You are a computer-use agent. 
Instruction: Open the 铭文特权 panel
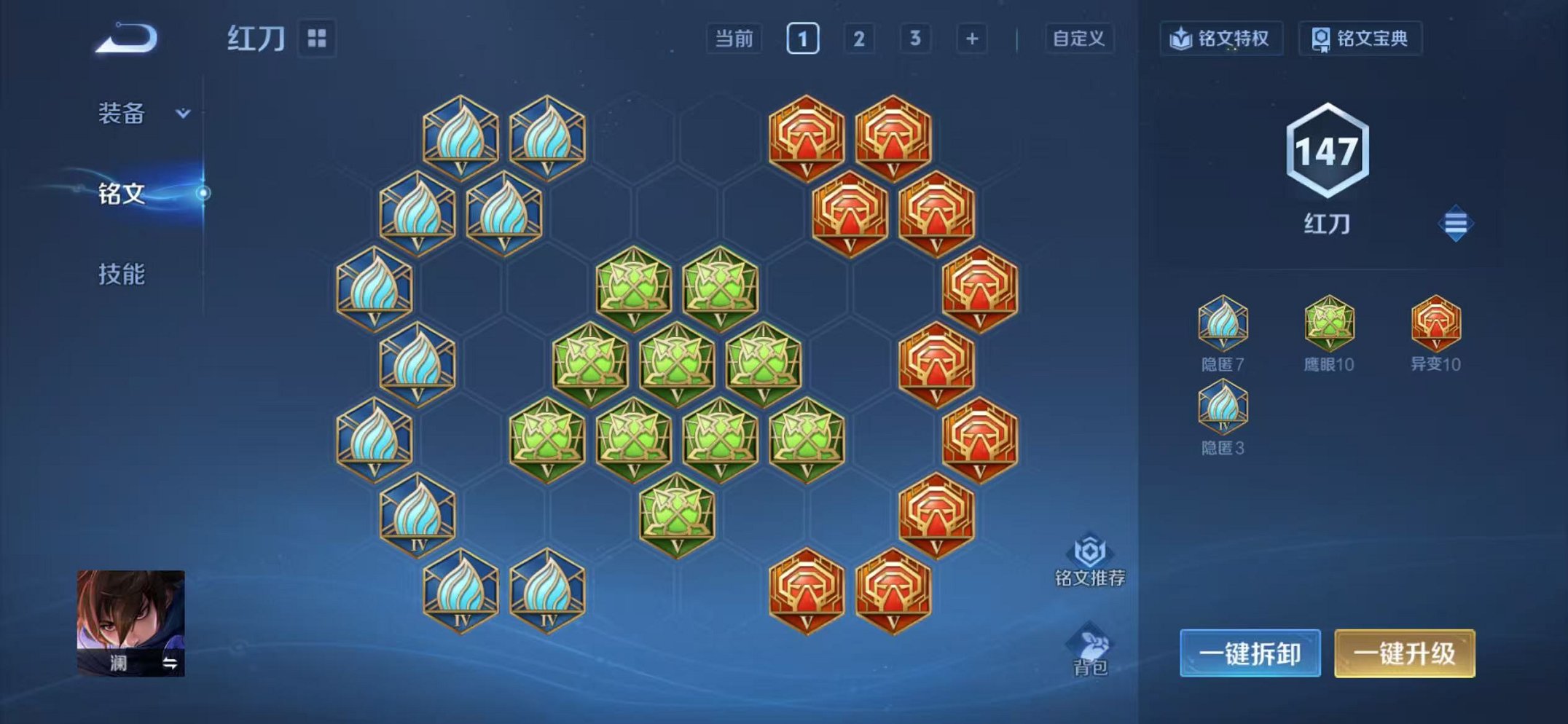(1222, 40)
